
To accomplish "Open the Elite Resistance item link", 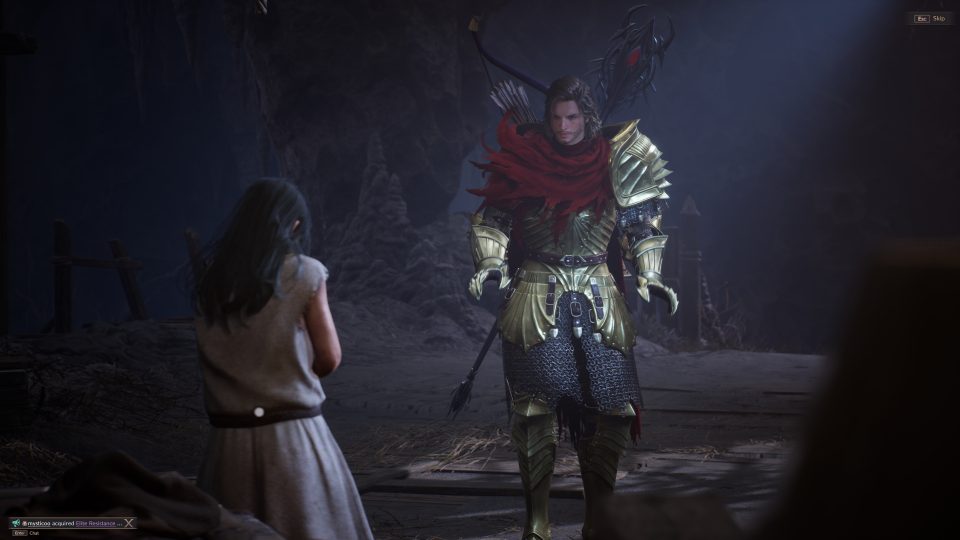I will tap(98, 523).
